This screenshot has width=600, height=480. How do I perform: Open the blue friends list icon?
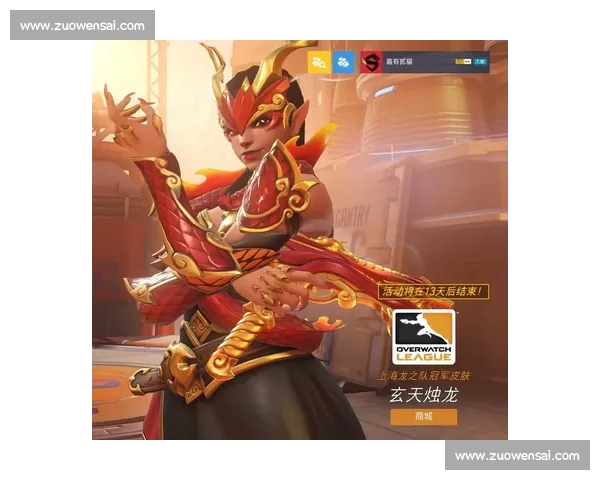344,62
